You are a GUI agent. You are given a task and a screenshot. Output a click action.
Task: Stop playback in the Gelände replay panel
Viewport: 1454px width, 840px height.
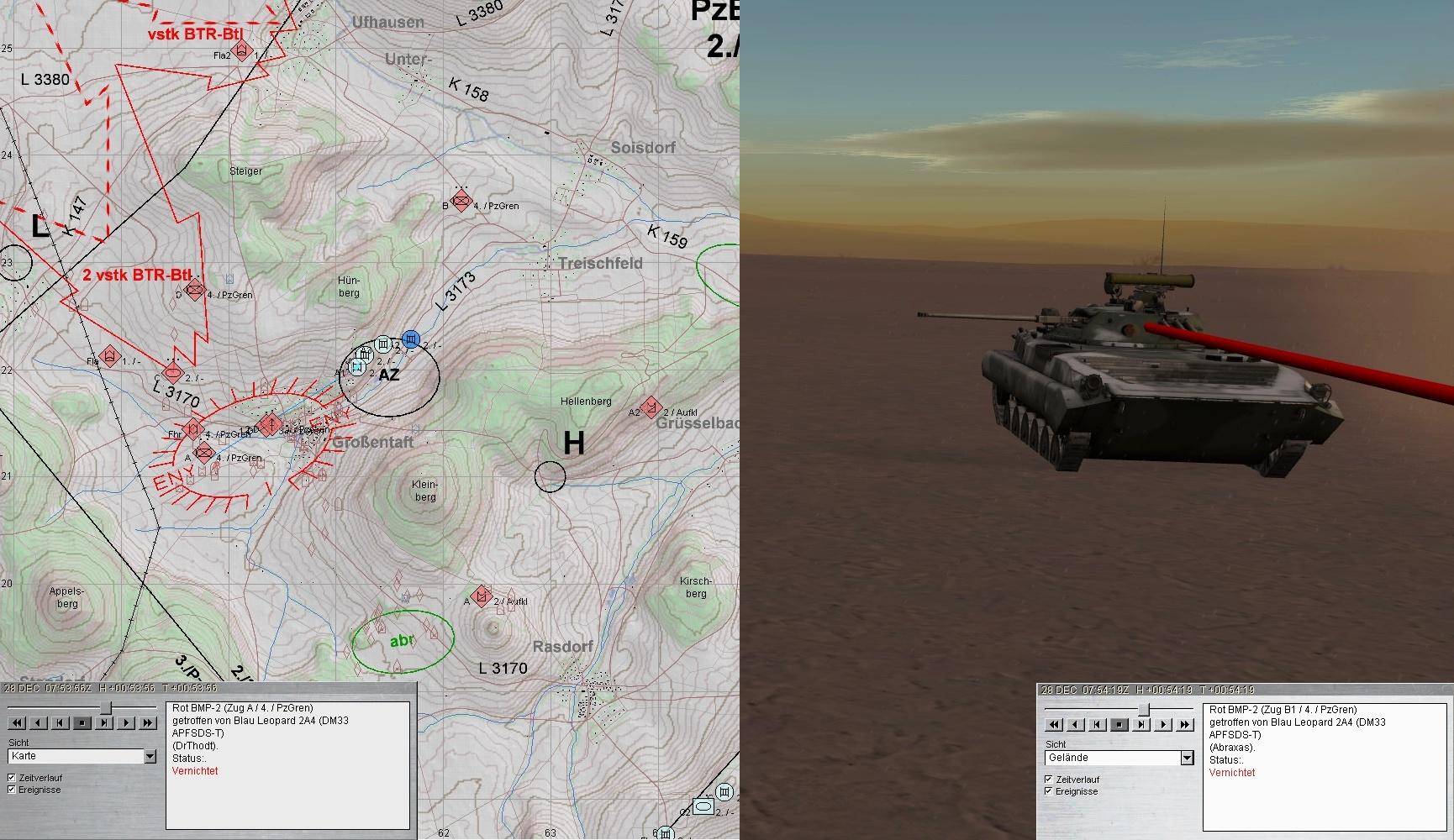[x=1119, y=724]
